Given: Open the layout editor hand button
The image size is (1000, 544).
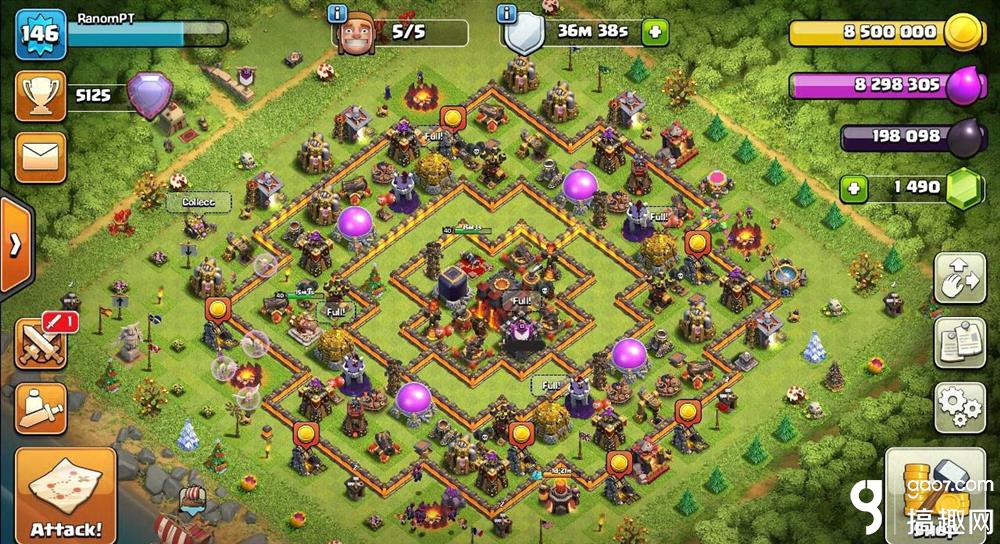Looking at the screenshot, I should tap(959, 279).
